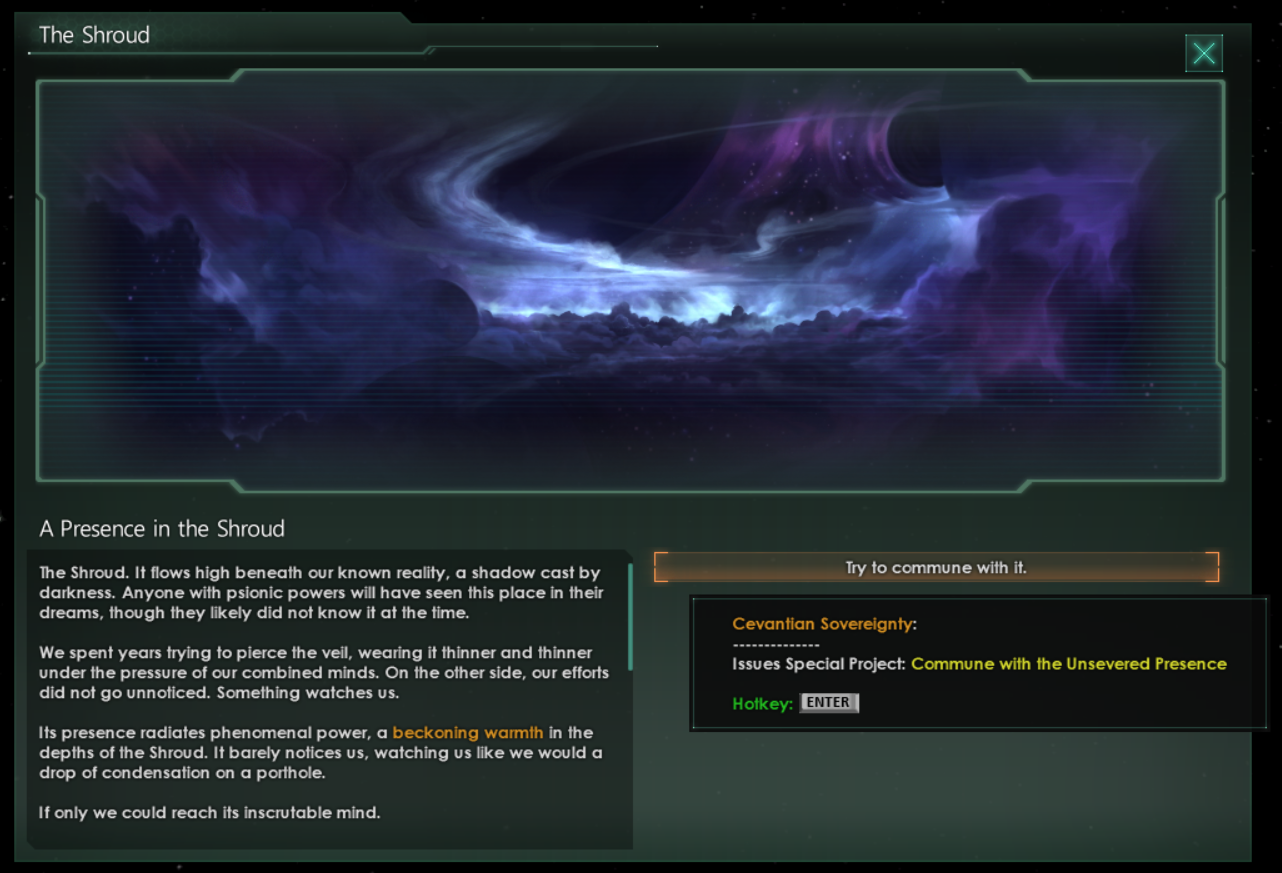
Task: Click the green Hotkey label
Action: [764, 703]
